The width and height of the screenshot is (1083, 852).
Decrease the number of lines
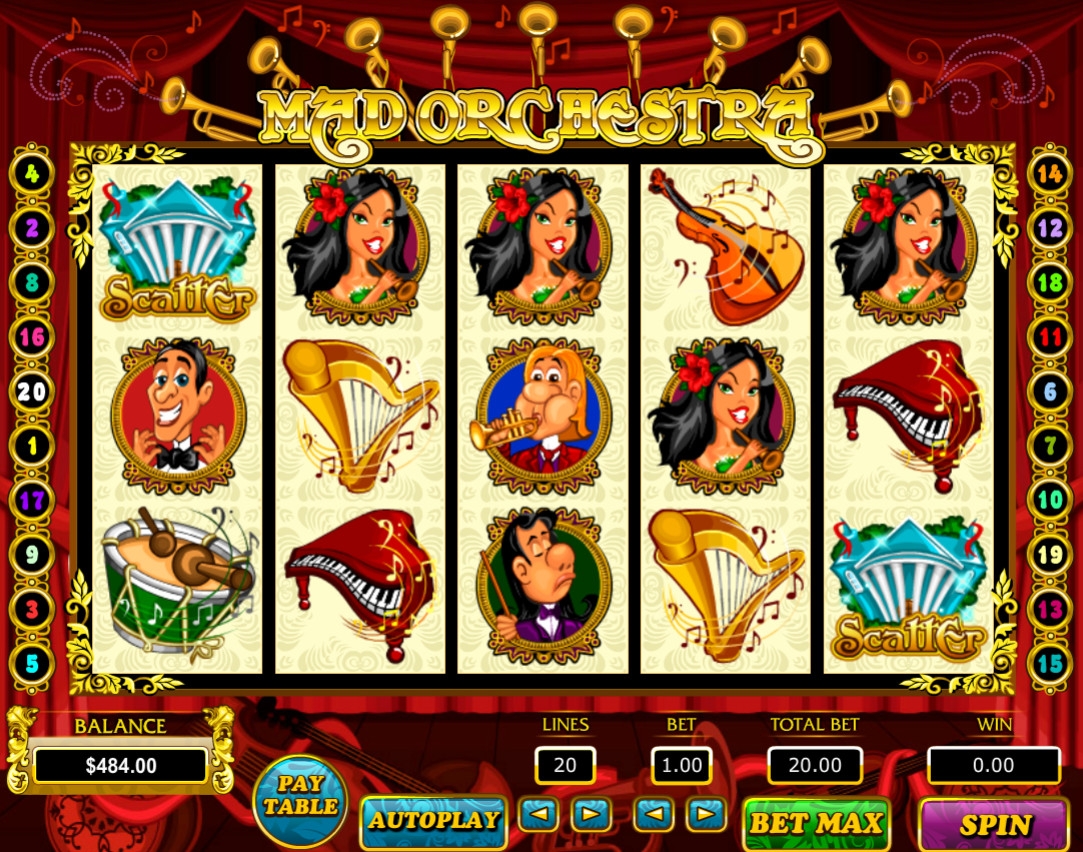click(538, 815)
